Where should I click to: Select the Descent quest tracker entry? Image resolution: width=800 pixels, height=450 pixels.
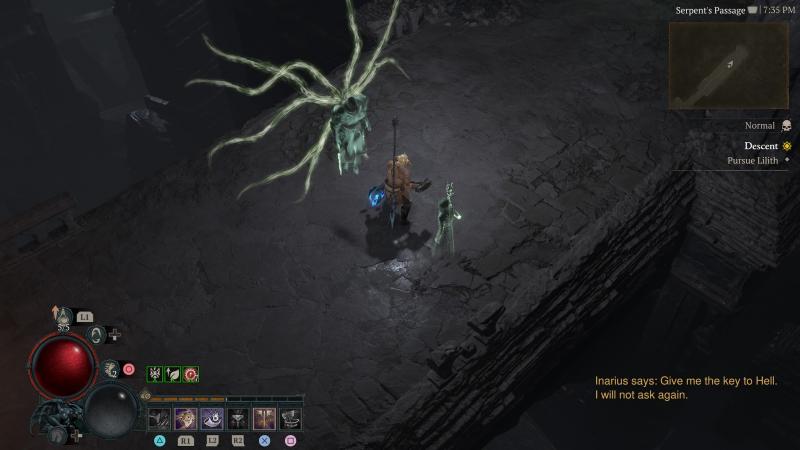tap(761, 146)
